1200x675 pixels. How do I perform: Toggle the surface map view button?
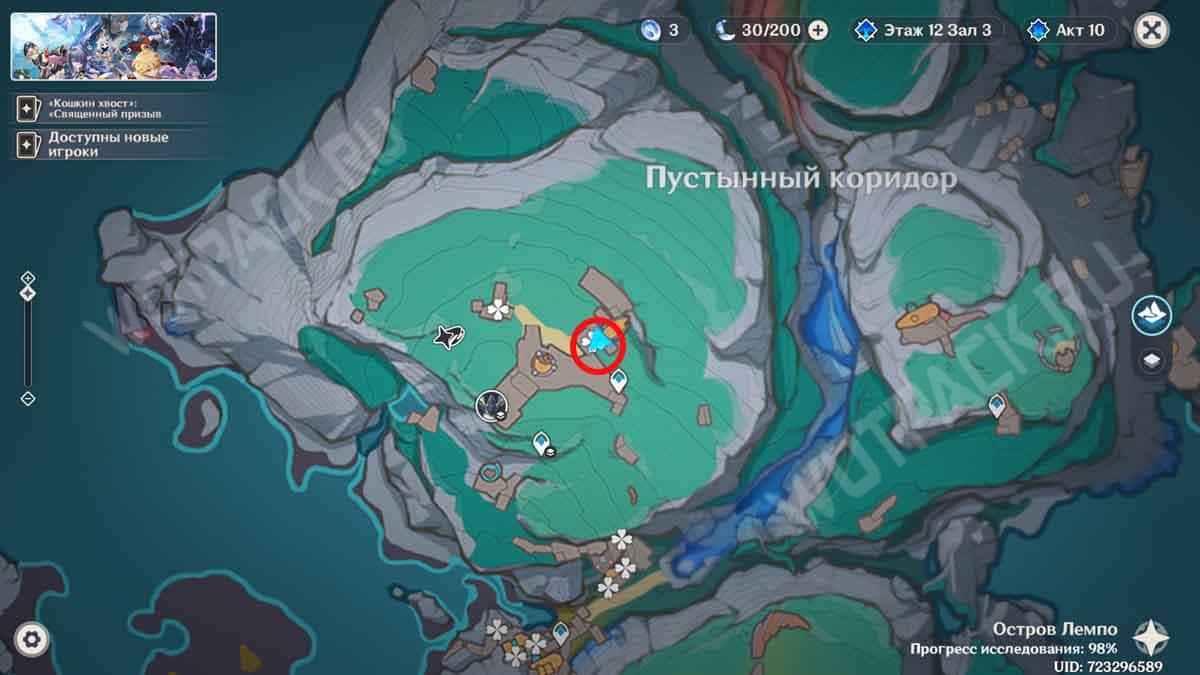click(1152, 316)
